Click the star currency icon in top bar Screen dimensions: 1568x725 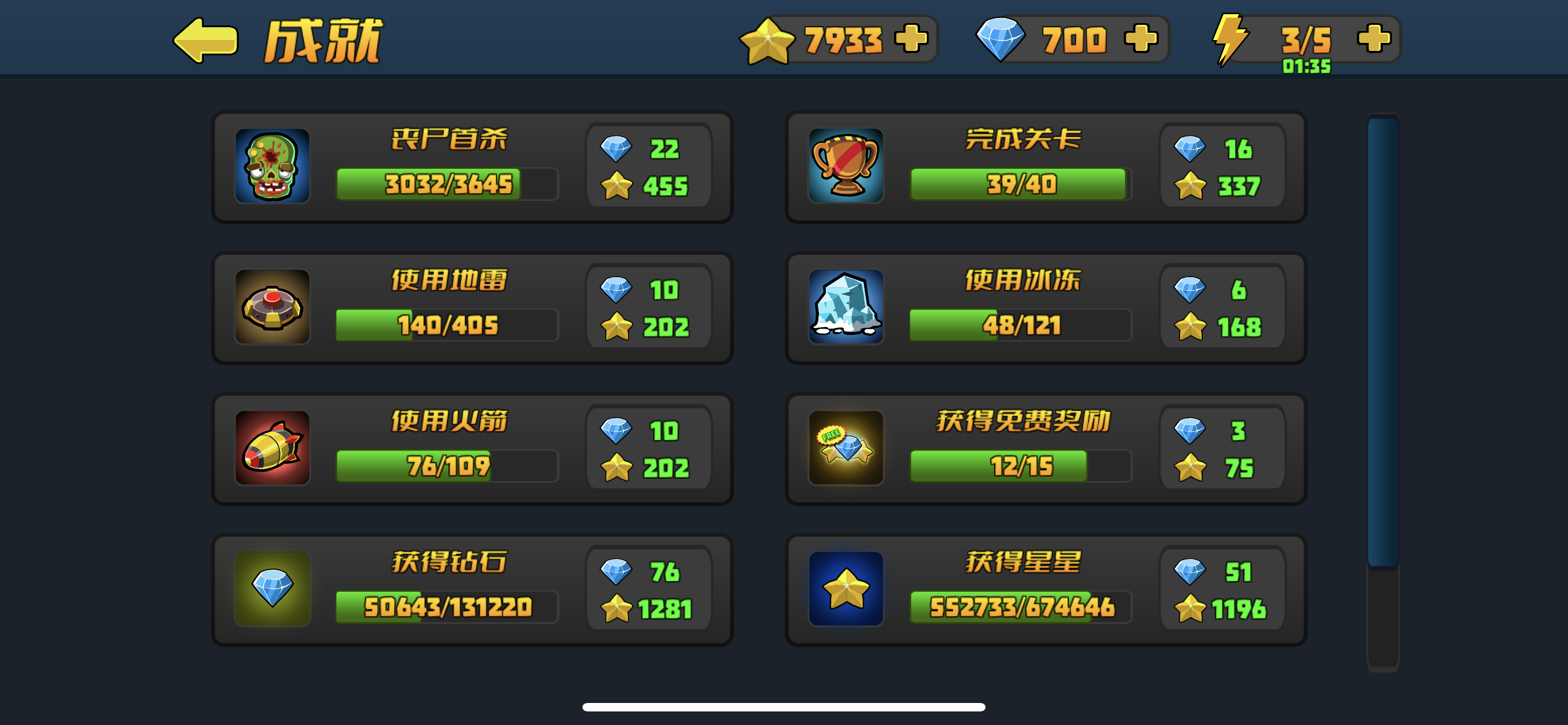[x=768, y=39]
